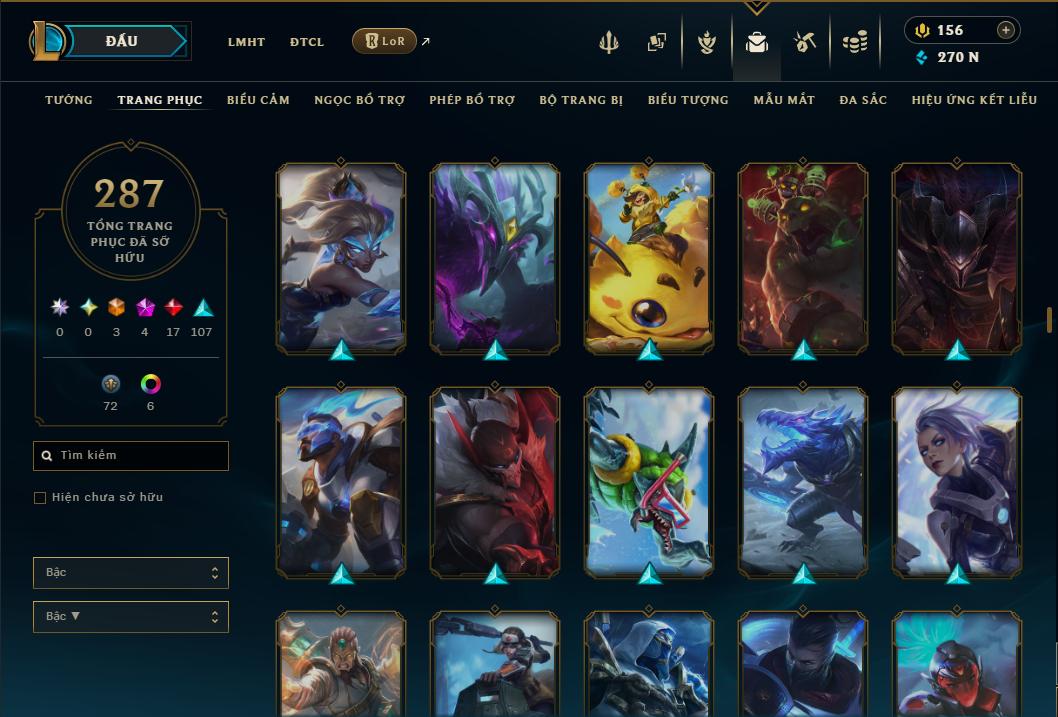
Task: Select the yellow bee mount skin card
Action: pos(649,259)
